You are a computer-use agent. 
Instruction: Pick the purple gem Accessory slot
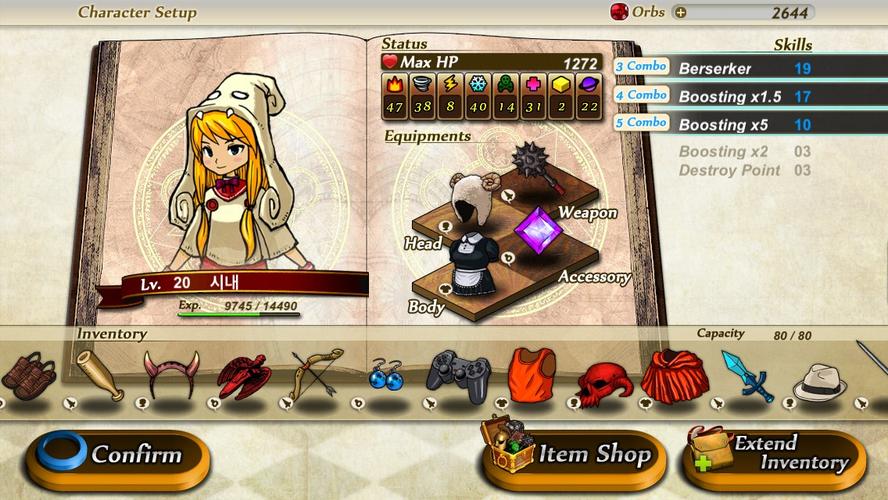click(538, 228)
